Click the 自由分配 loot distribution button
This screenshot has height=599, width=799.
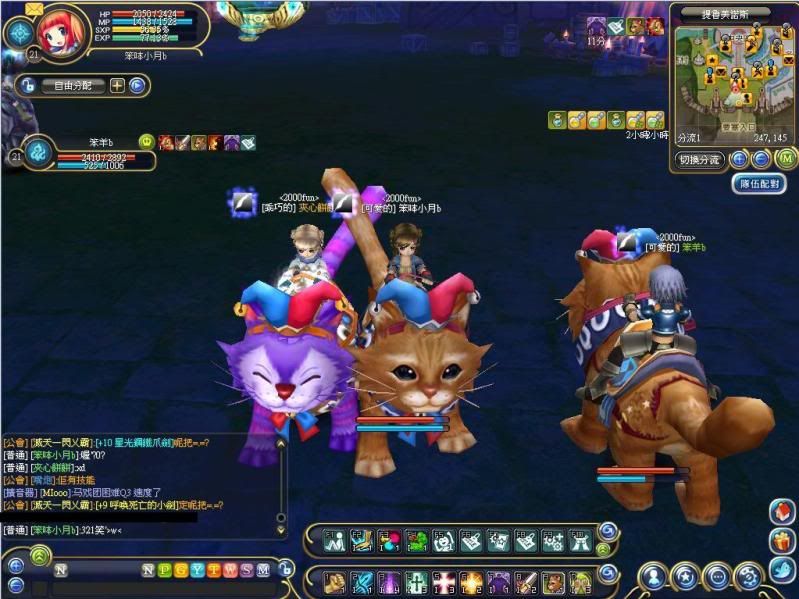(72, 86)
